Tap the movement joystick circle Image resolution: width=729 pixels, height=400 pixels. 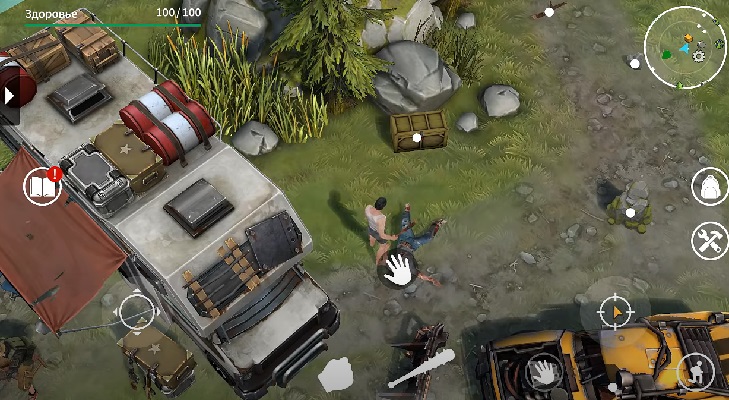[137, 313]
